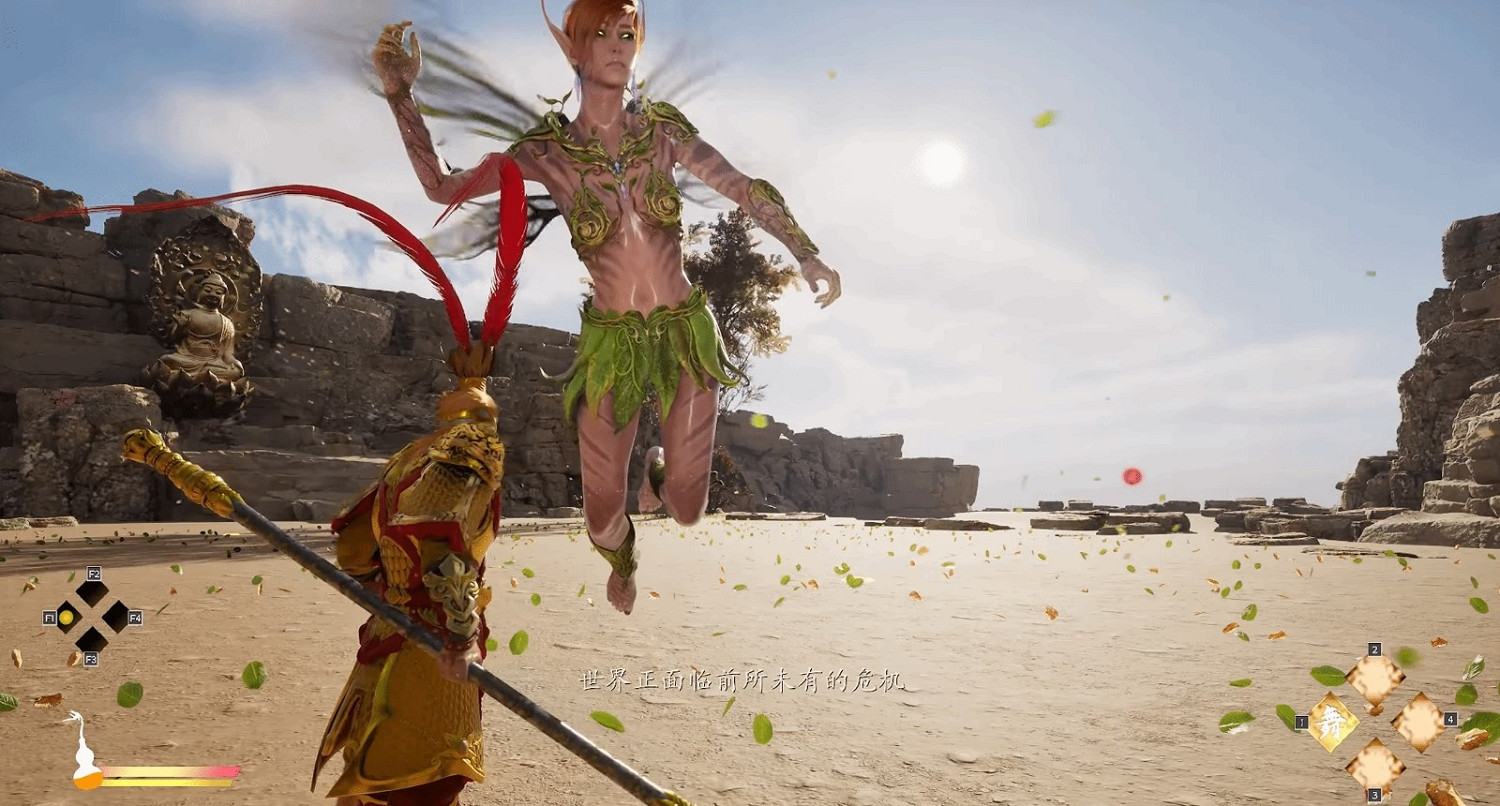This screenshot has height=806, width=1500.
Task: Select the center of the F-key skill cross
Action: (92, 618)
